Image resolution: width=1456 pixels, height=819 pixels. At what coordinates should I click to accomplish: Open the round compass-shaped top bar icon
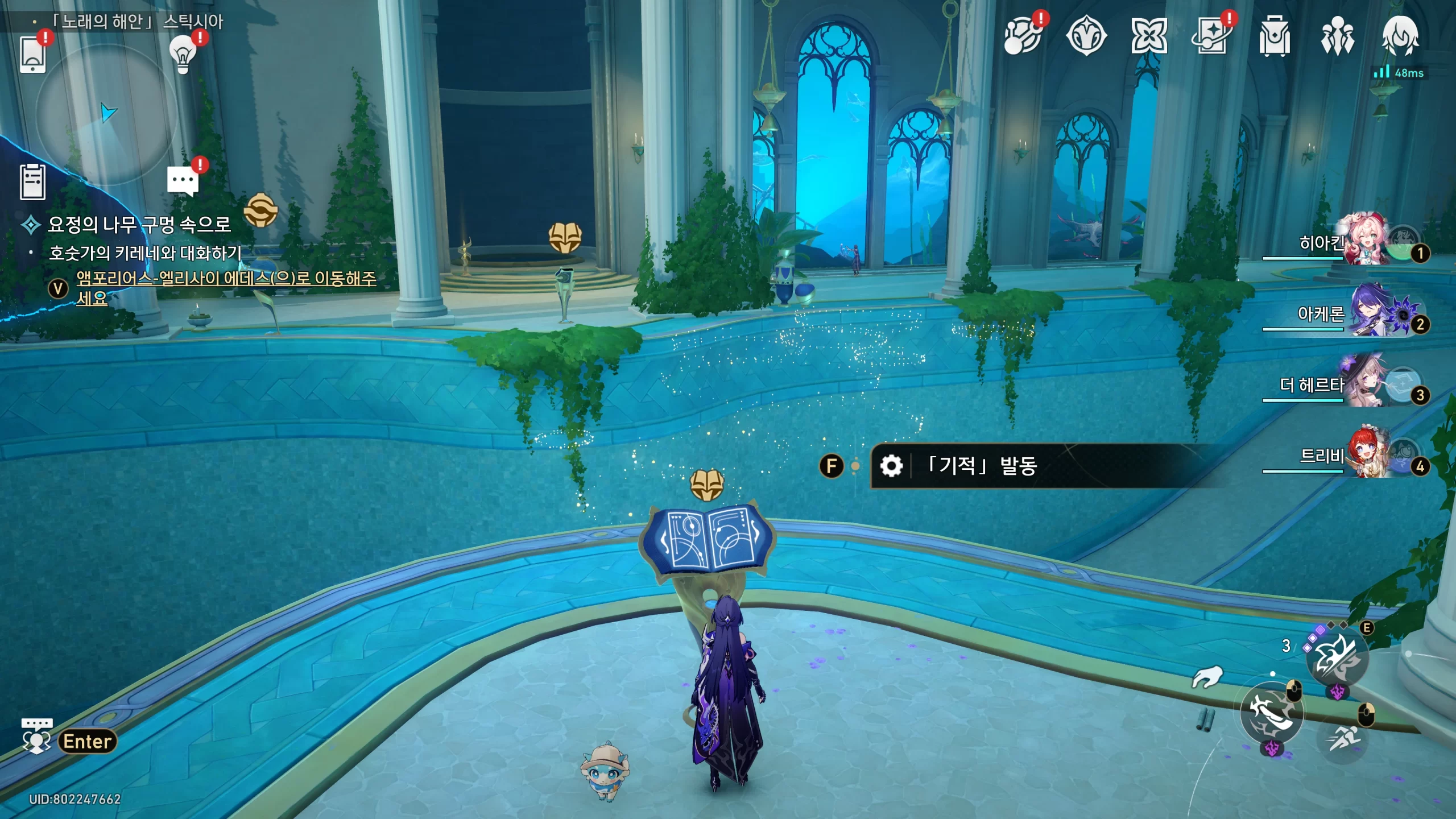[x=1086, y=37]
